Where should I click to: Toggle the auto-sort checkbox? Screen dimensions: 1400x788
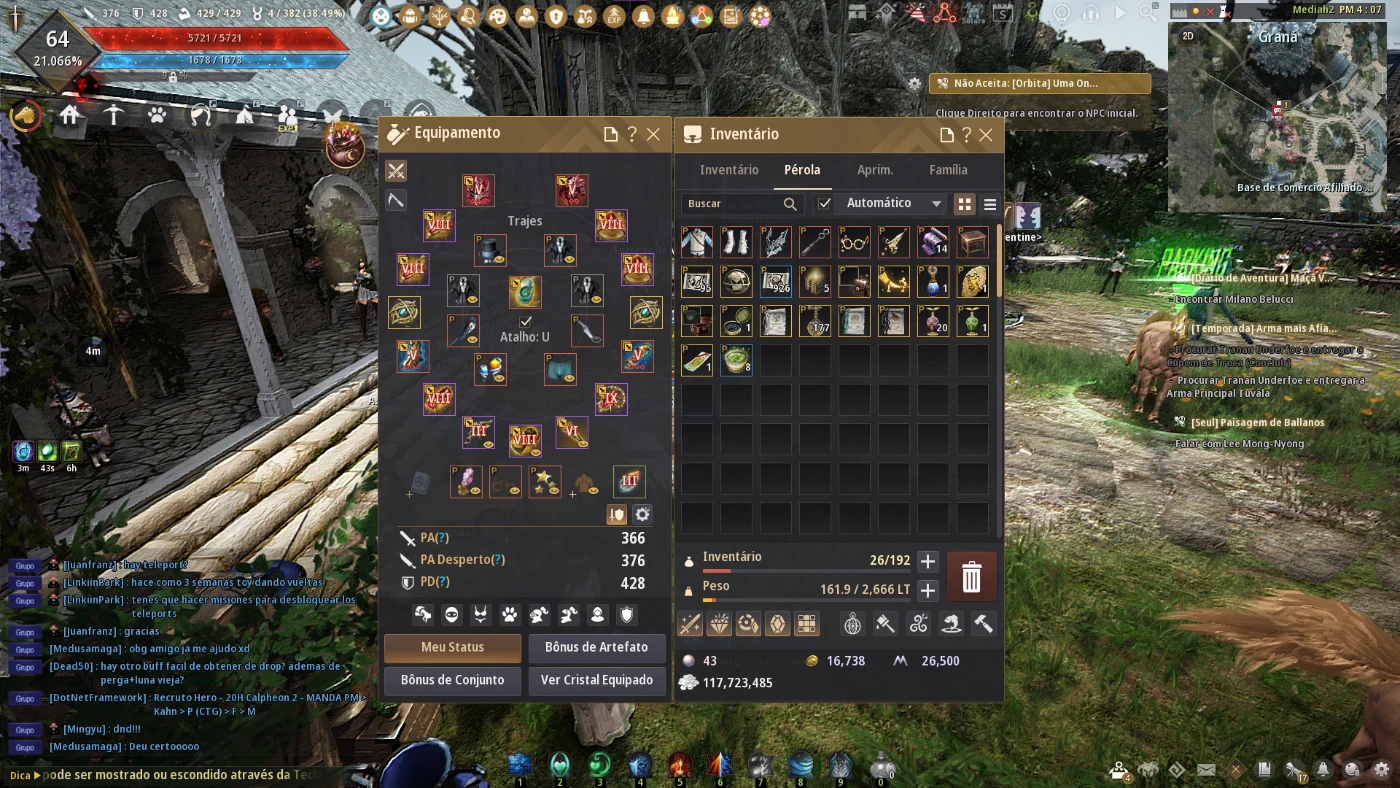click(x=825, y=204)
